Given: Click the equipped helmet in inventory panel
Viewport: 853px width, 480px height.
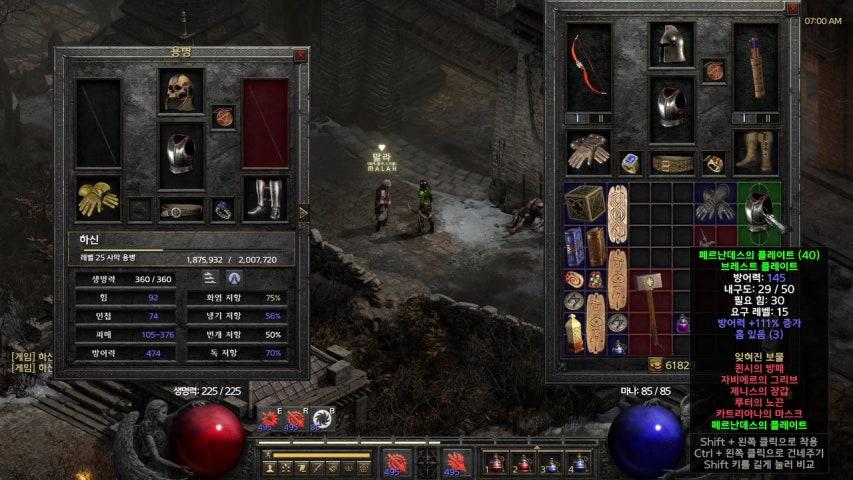Looking at the screenshot, I should click(x=672, y=44).
